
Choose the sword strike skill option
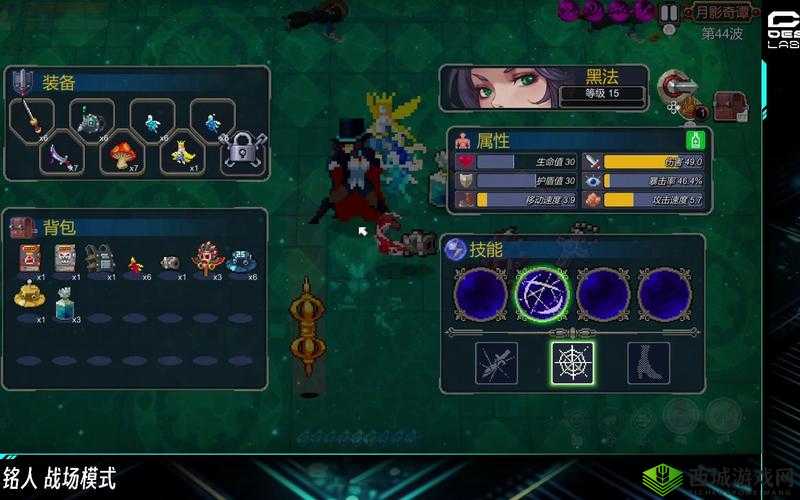click(496, 363)
